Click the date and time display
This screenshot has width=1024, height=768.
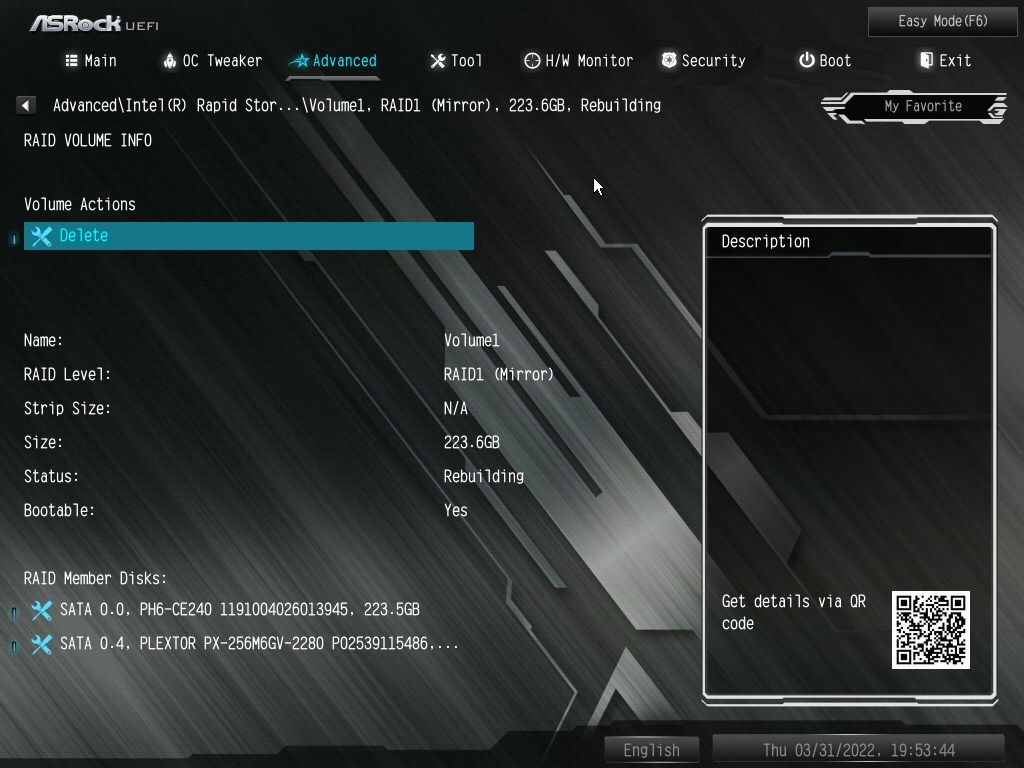coord(858,750)
